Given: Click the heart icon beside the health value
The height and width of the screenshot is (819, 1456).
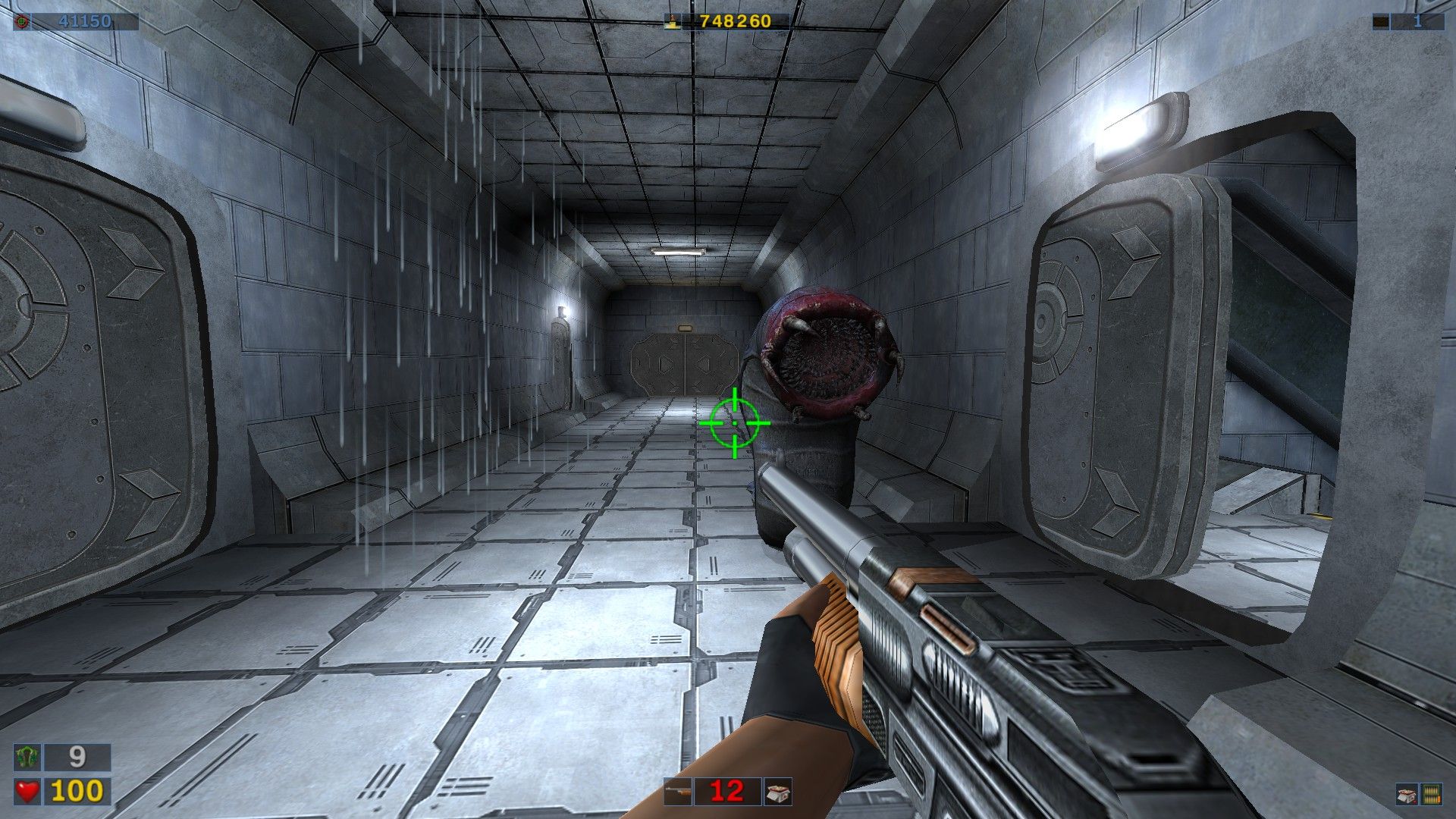Looking at the screenshot, I should point(28,790).
